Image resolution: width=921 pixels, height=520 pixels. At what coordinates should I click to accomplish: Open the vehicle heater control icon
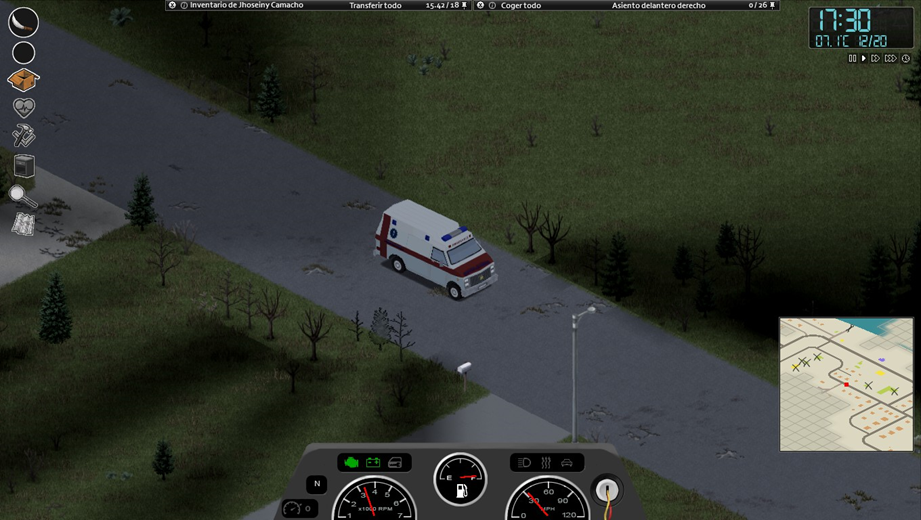click(546, 463)
